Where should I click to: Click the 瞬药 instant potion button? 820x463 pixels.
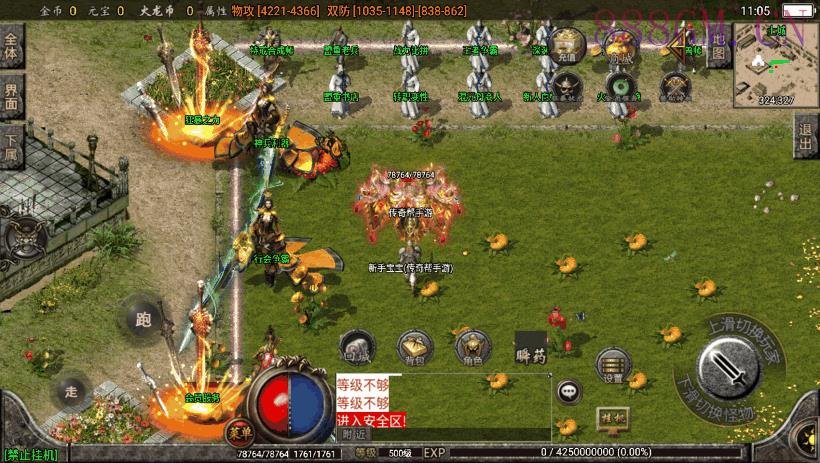pyautogui.click(x=530, y=346)
